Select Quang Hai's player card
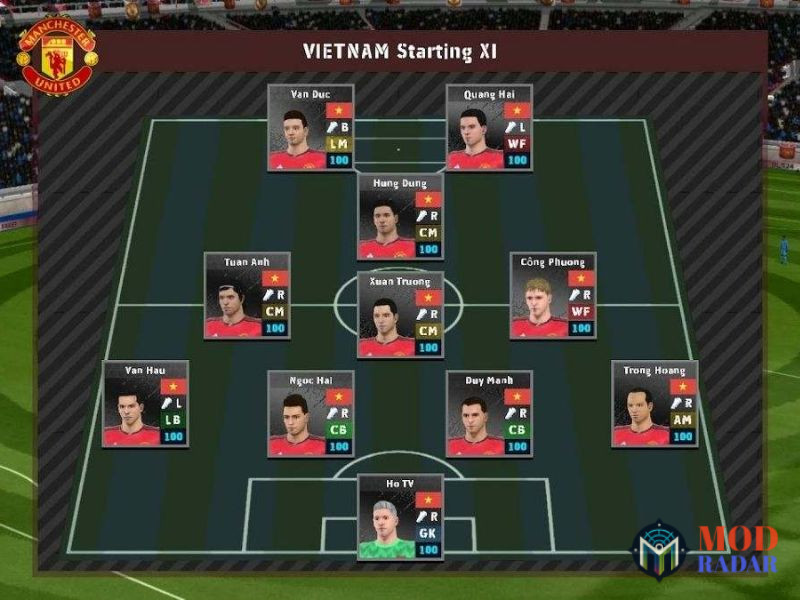The width and height of the screenshot is (800, 600). point(489,128)
